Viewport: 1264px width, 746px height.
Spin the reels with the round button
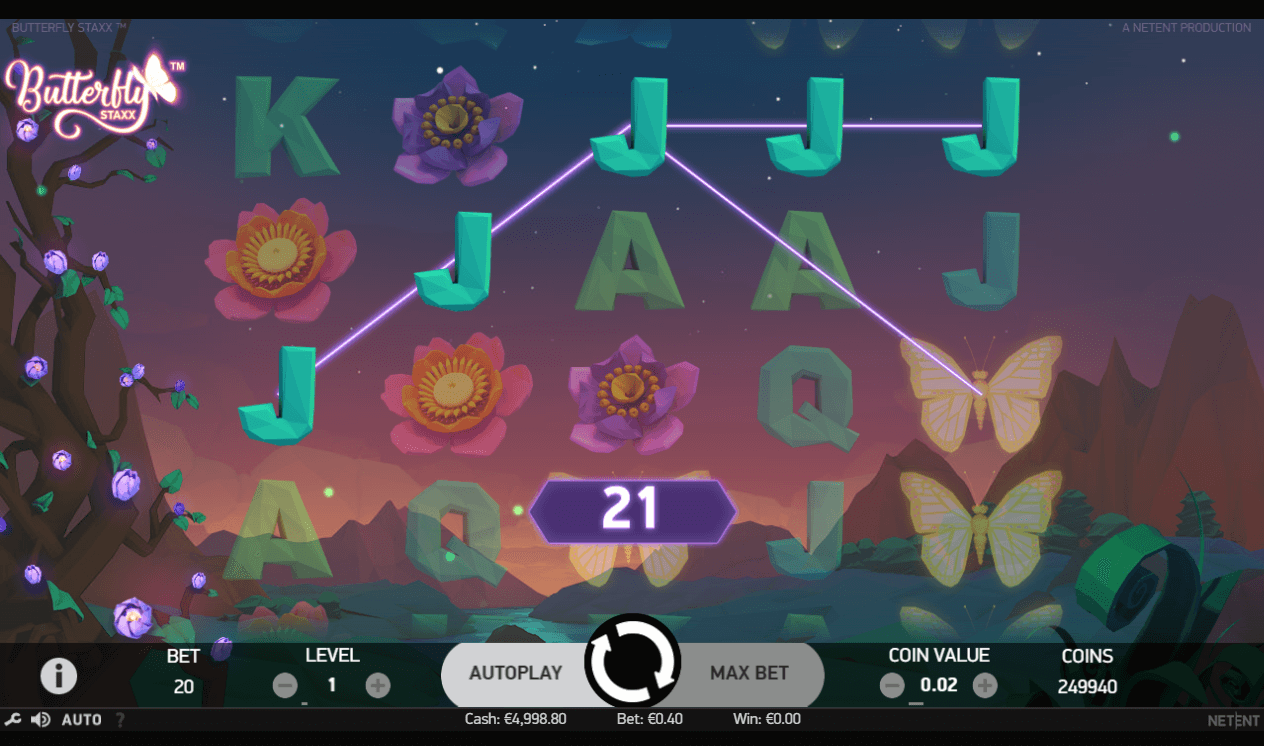click(632, 661)
